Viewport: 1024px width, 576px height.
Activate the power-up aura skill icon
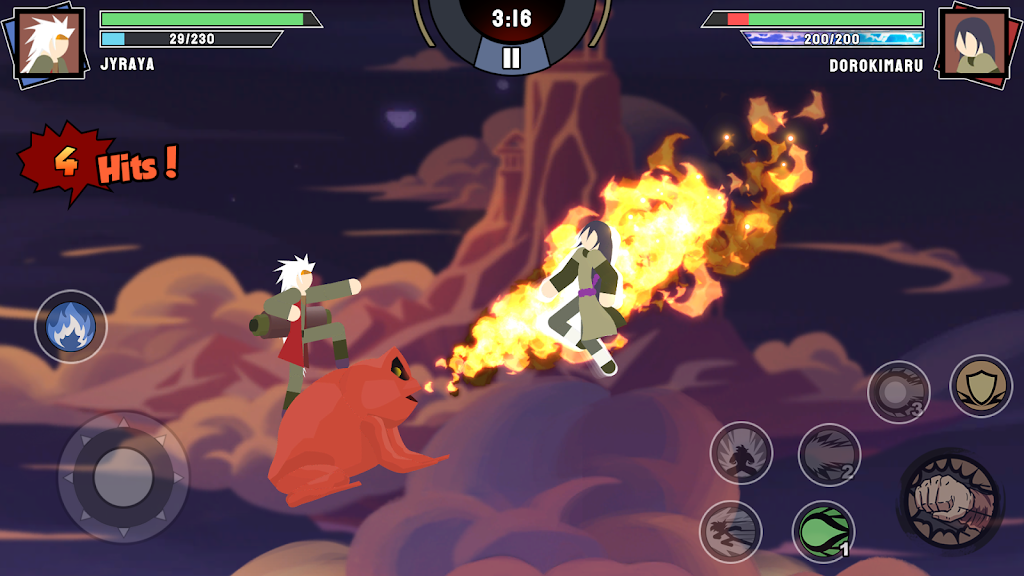[741, 453]
